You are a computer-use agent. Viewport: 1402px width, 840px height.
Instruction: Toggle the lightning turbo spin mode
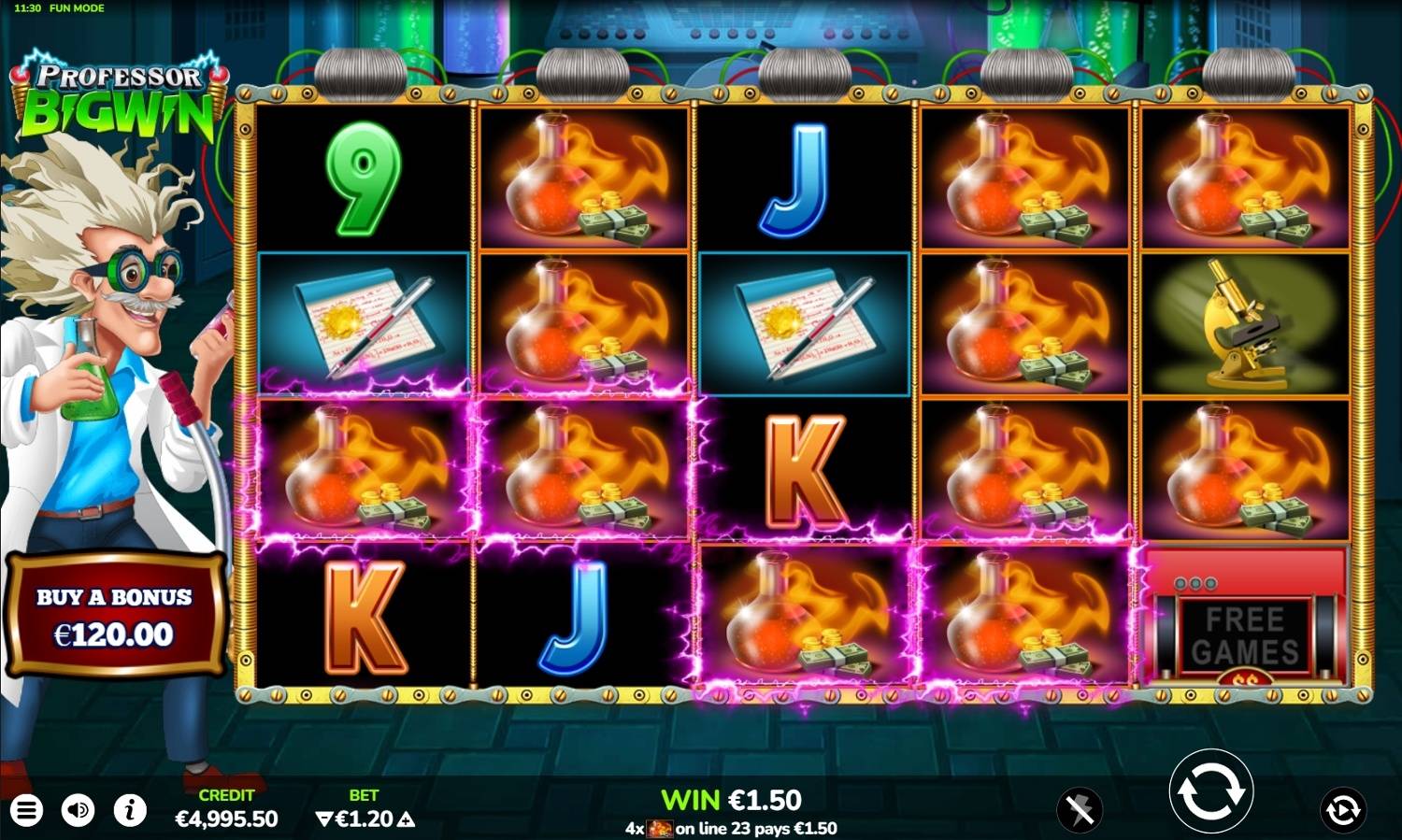tap(1080, 809)
